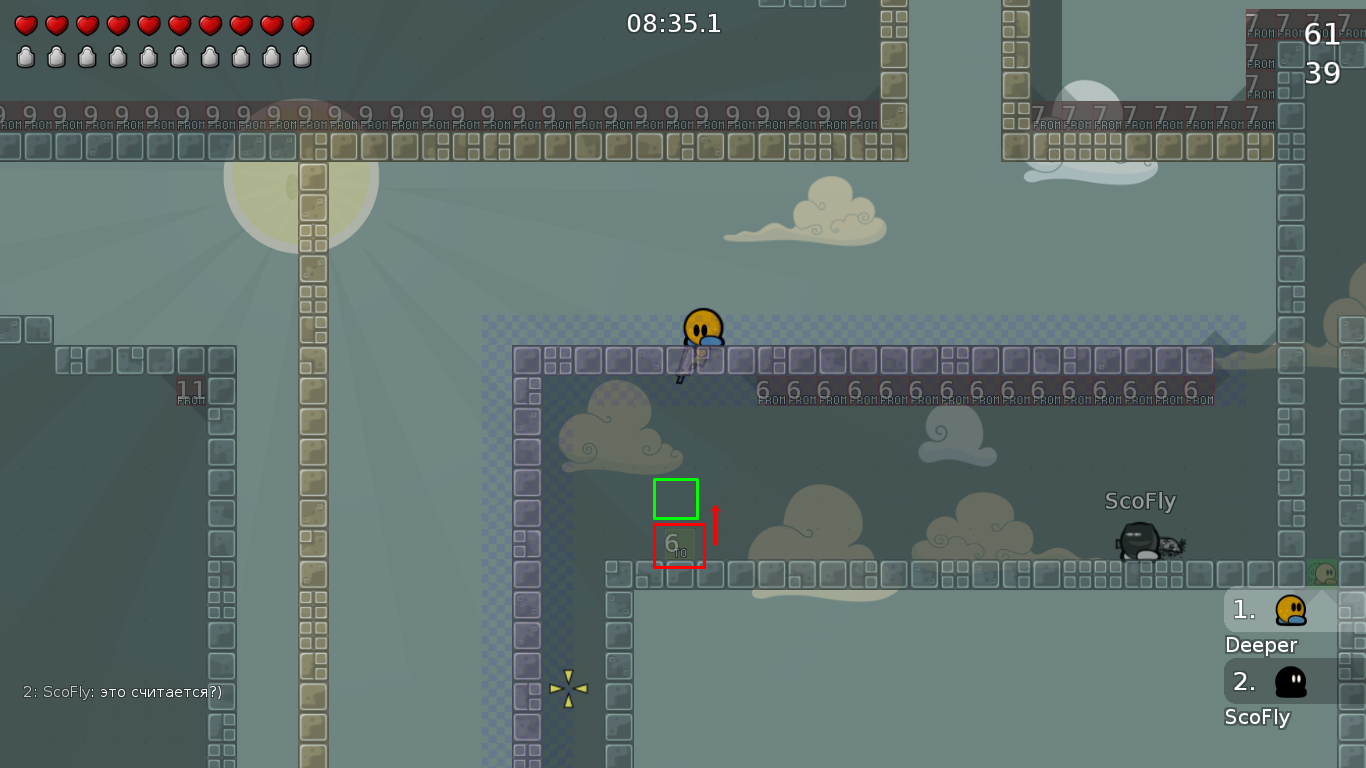Select ScoFly's second-place scoreboard row
Image resolution: width=1366 pixels, height=768 pixels.
point(1290,682)
